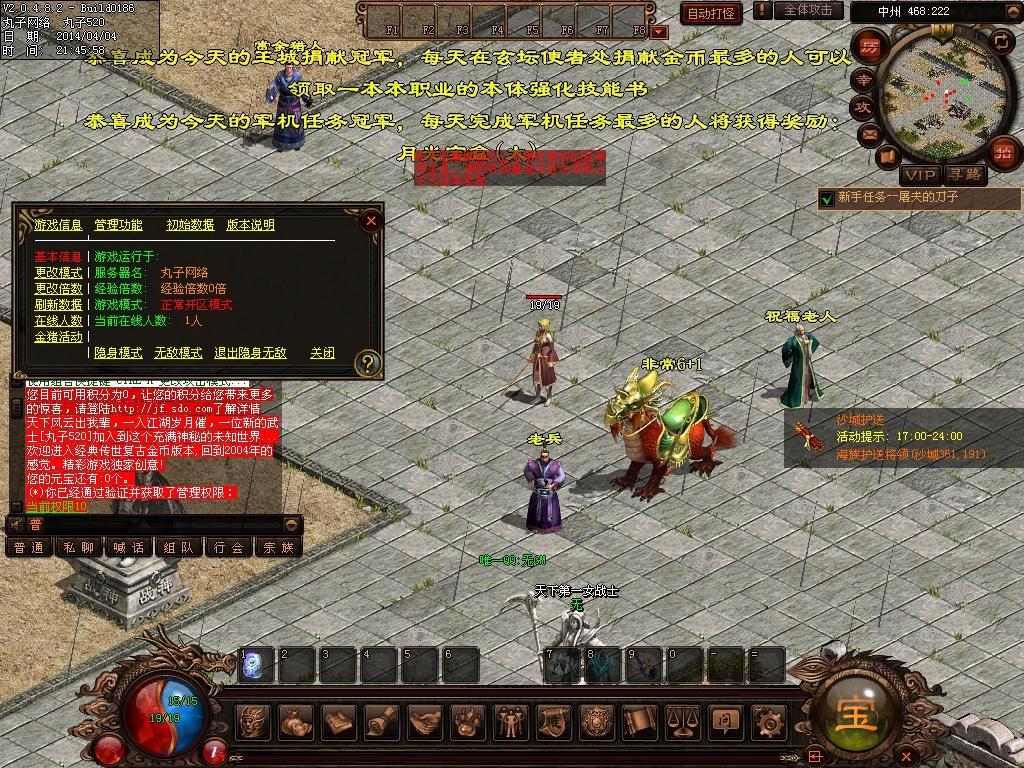Toggle the 新手任务 quest tracker checkbox

click(x=826, y=199)
